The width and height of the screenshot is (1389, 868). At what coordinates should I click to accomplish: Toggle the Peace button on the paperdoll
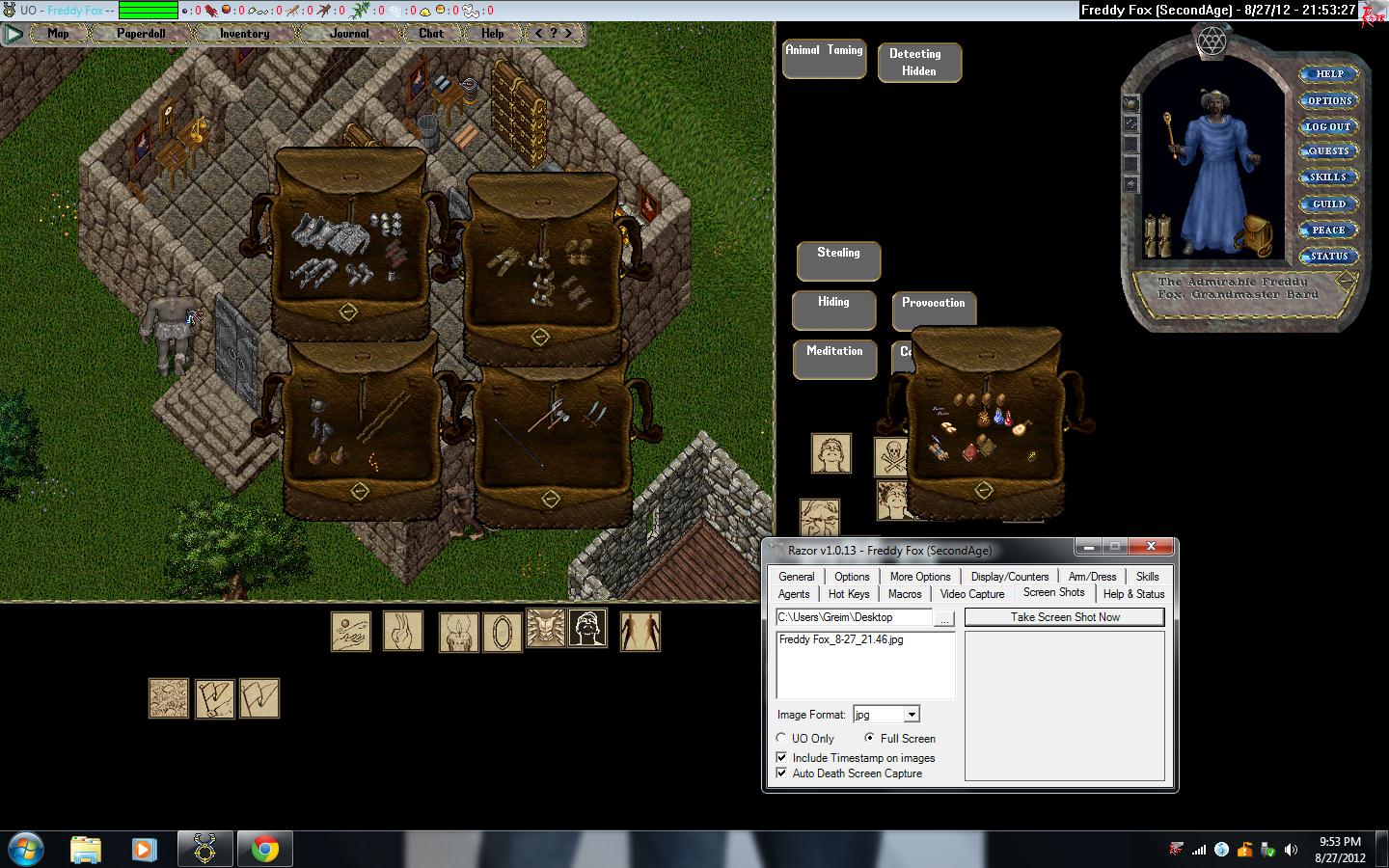tap(1329, 230)
